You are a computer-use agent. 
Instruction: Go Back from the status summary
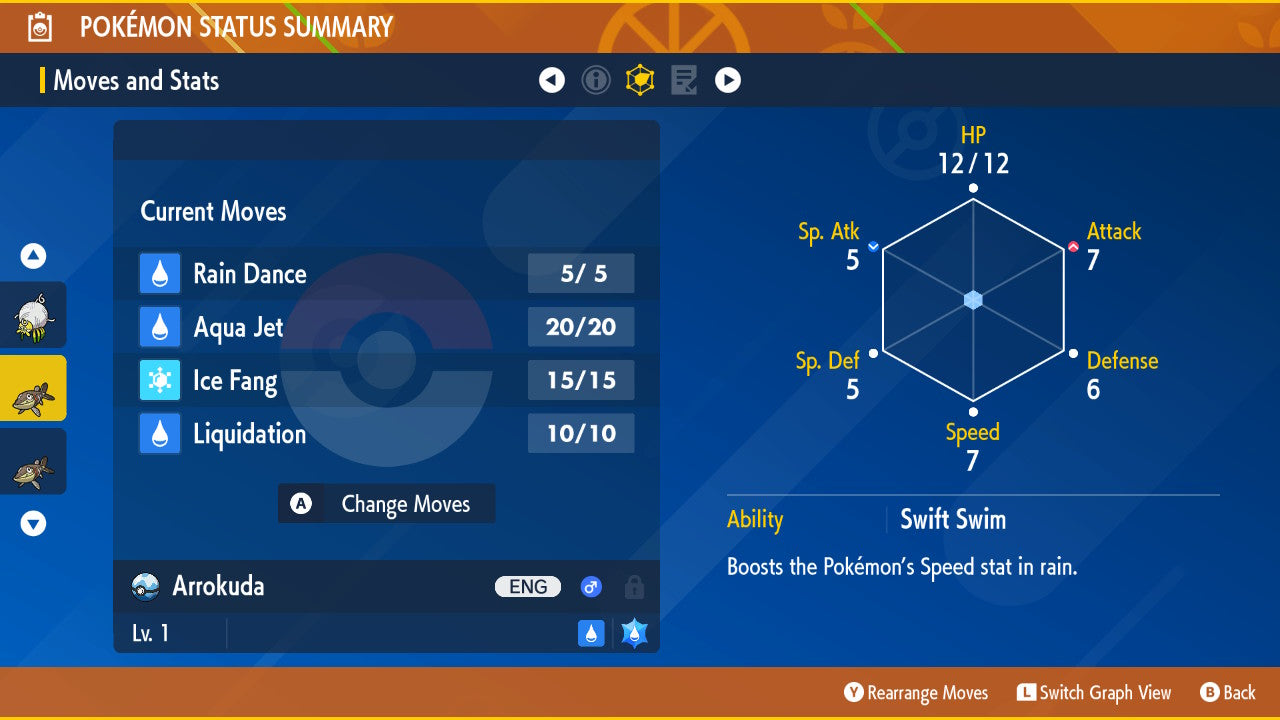pos(1228,693)
